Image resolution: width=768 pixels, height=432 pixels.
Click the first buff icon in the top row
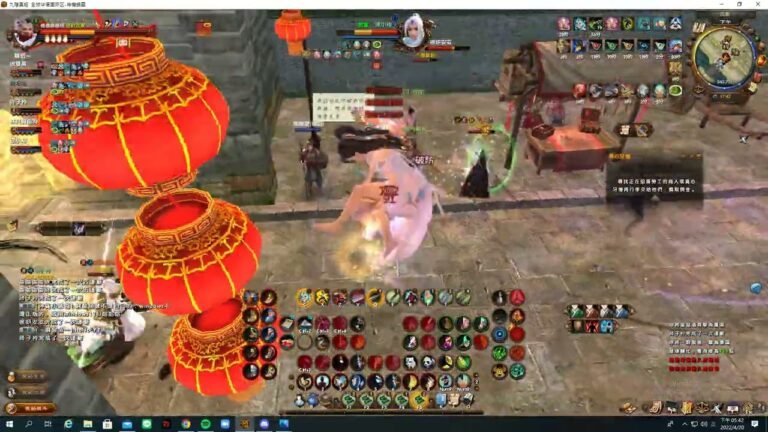tap(564, 24)
